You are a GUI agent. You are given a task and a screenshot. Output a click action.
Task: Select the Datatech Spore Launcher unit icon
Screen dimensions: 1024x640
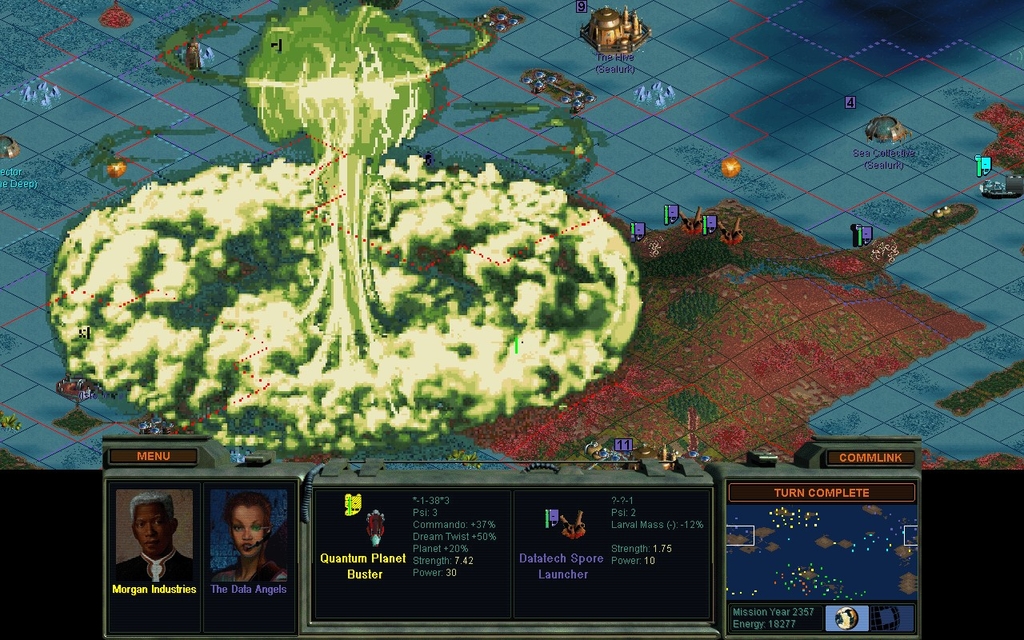(573, 525)
